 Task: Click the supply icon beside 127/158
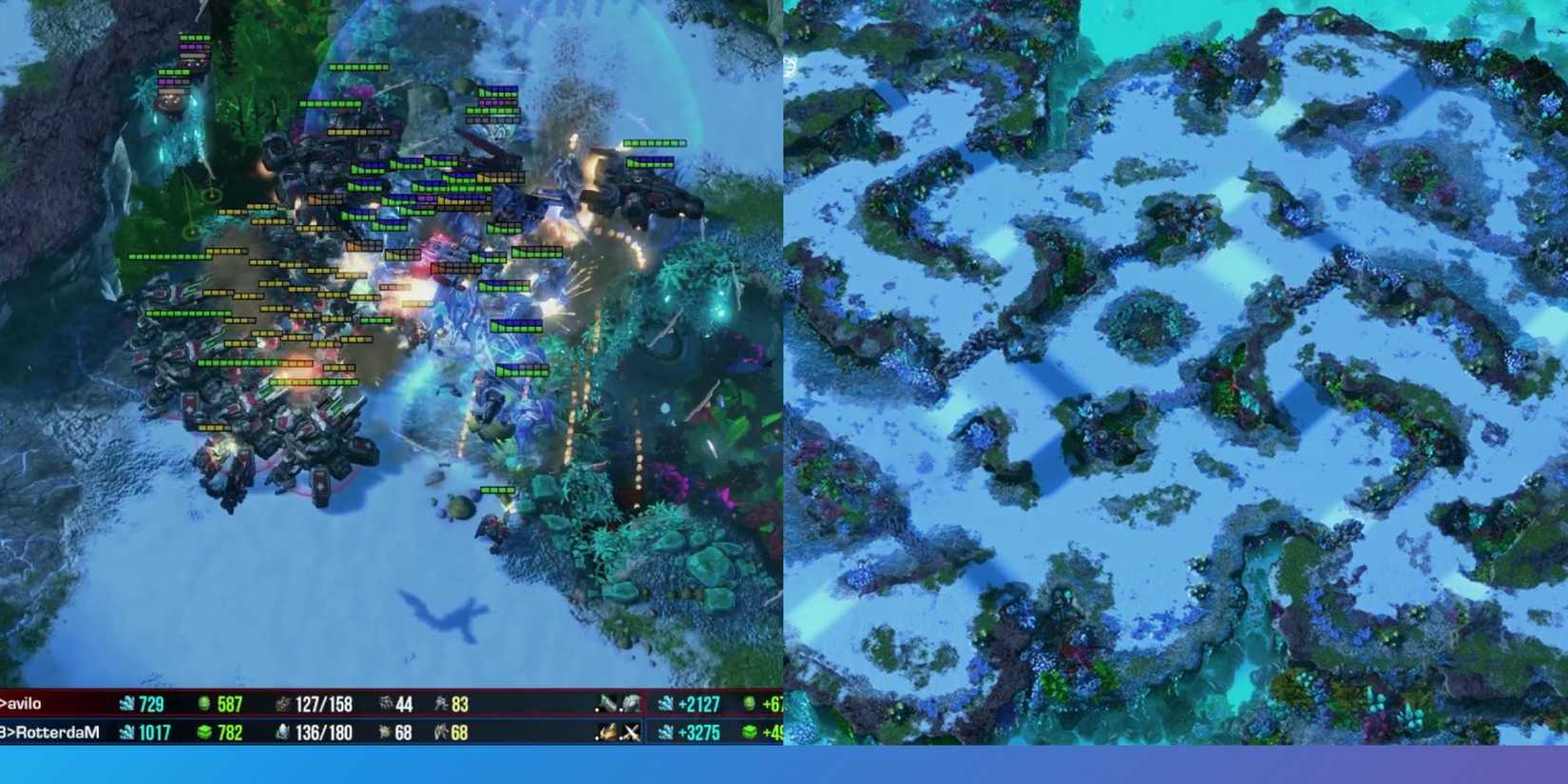(x=282, y=704)
